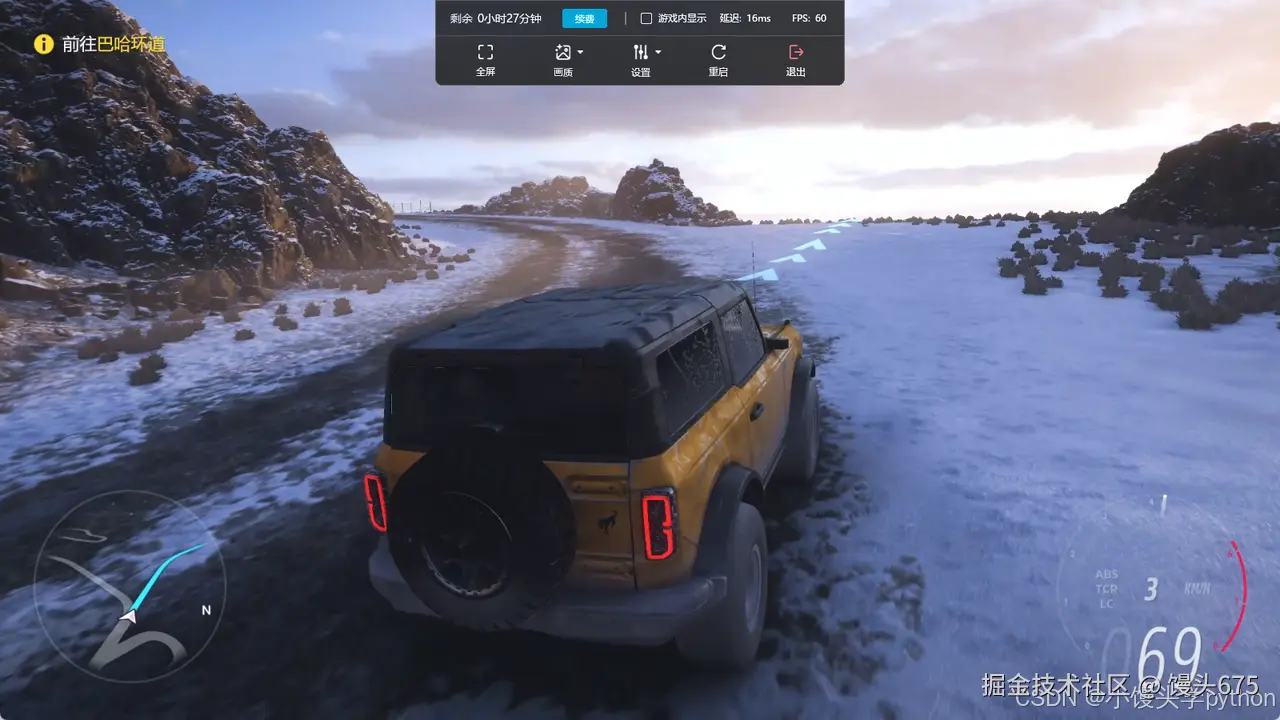This screenshot has width=1280, height=720.
Task: Select the 前往巴哈环道 objective tracker
Action: tap(100, 44)
